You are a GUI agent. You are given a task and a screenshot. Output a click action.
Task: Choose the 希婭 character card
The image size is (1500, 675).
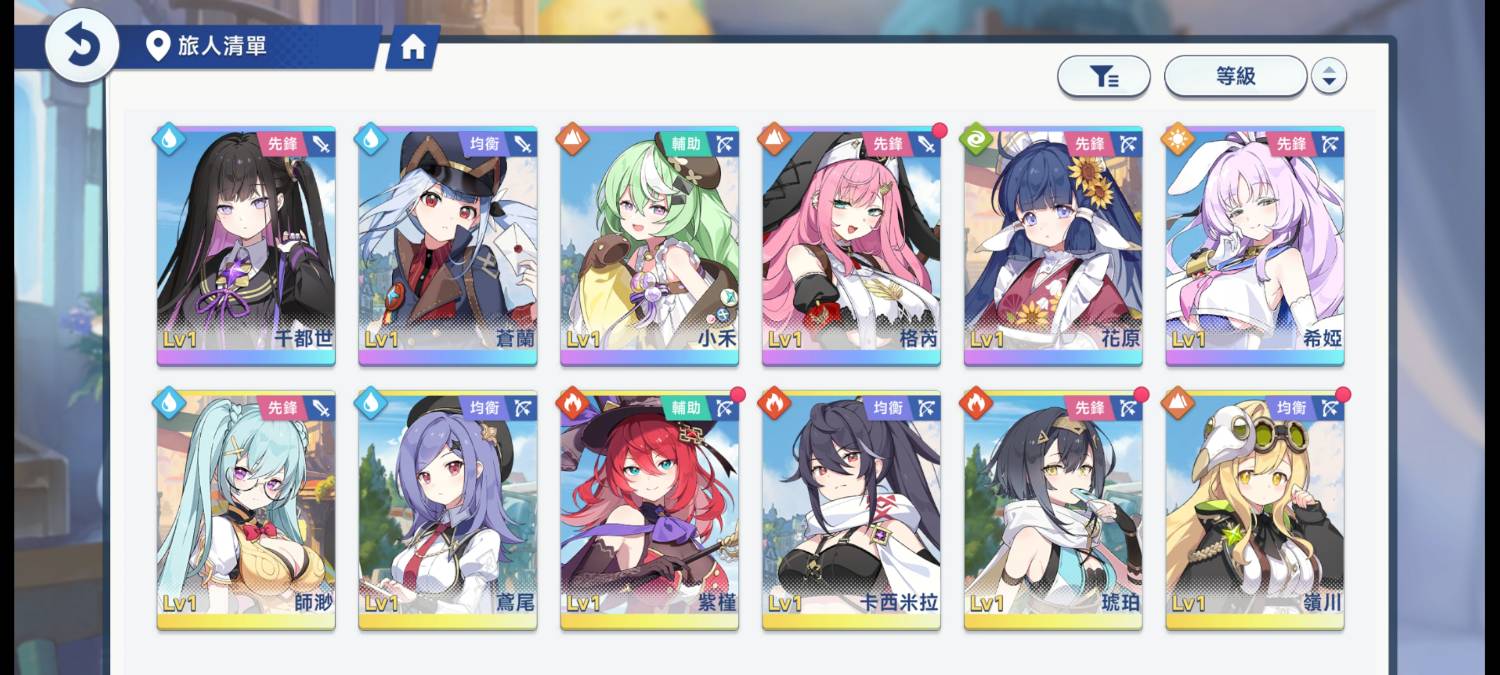coord(1254,246)
